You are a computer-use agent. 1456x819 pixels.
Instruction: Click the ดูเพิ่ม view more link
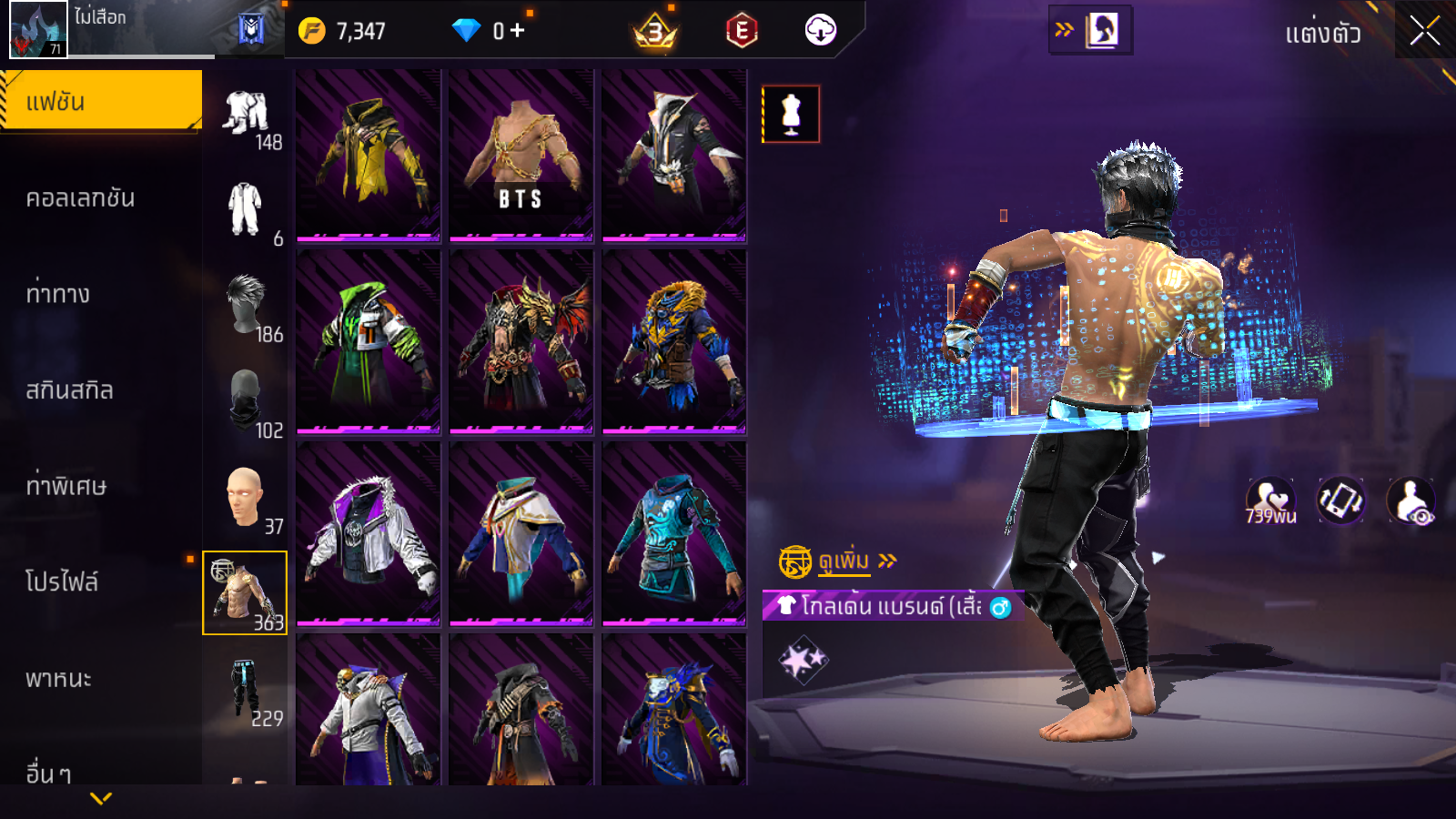click(844, 561)
